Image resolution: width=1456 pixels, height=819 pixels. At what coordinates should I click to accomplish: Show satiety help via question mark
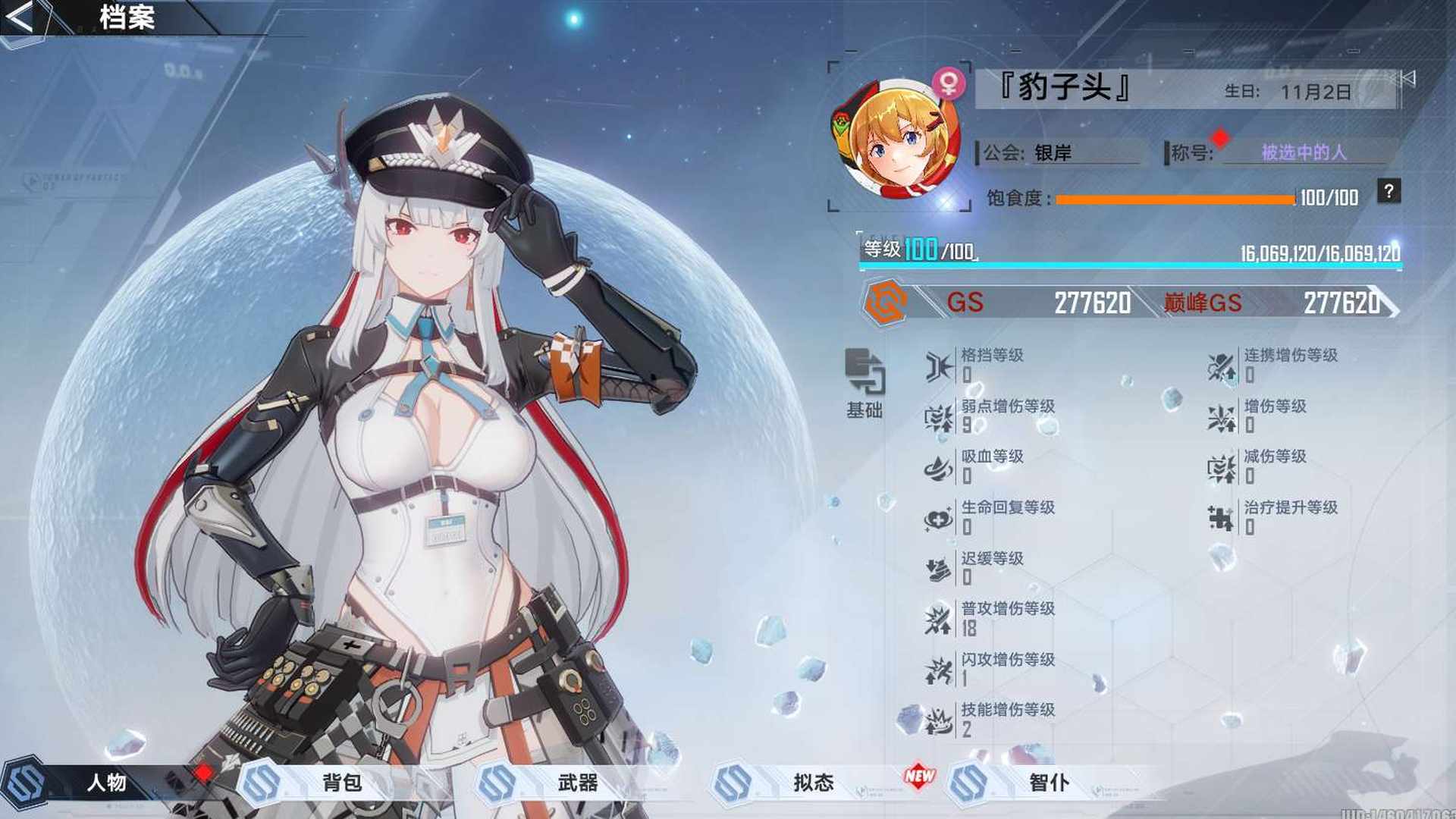1389,192
